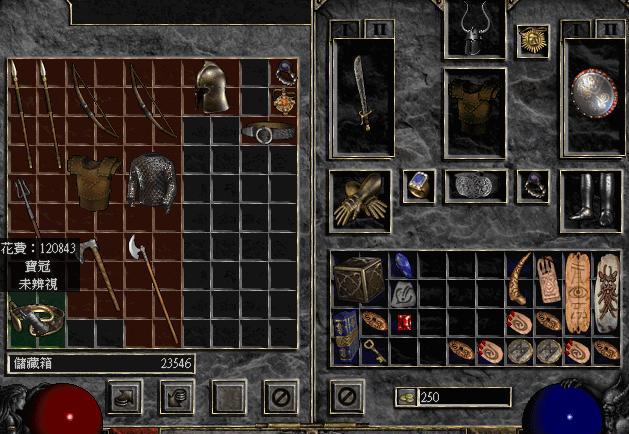Select the leather armor in the stash
The height and width of the screenshot is (434, 629).
tap(94, 181)
